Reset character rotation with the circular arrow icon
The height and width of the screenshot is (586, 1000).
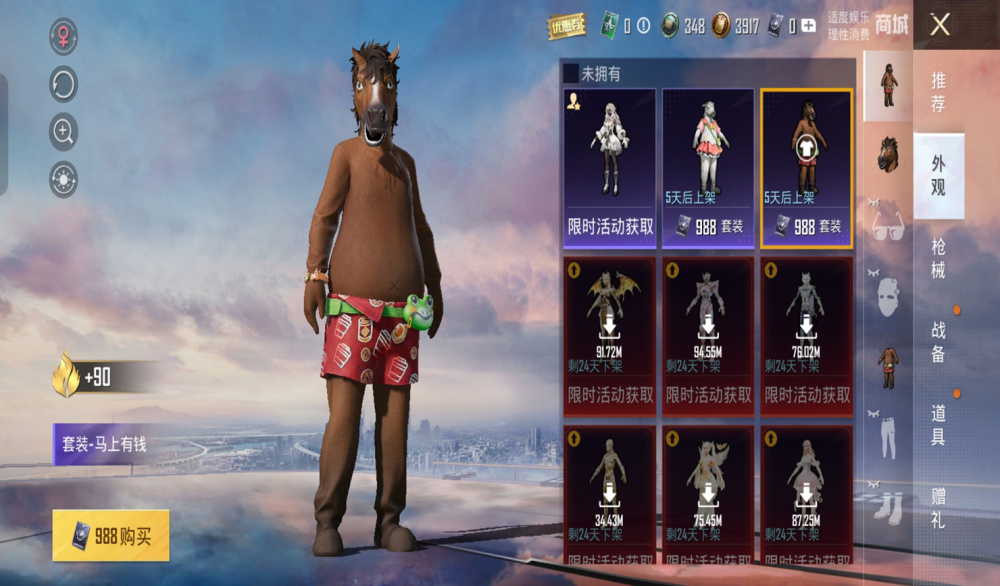tap(64, 84)
